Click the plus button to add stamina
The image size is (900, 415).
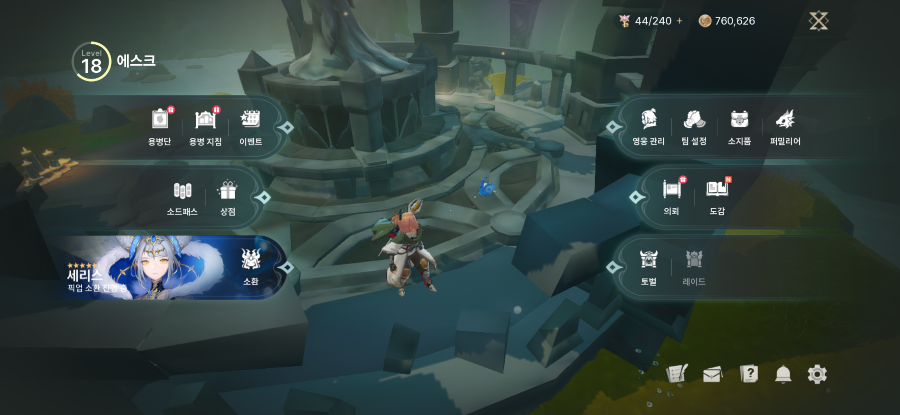[680, 21]
